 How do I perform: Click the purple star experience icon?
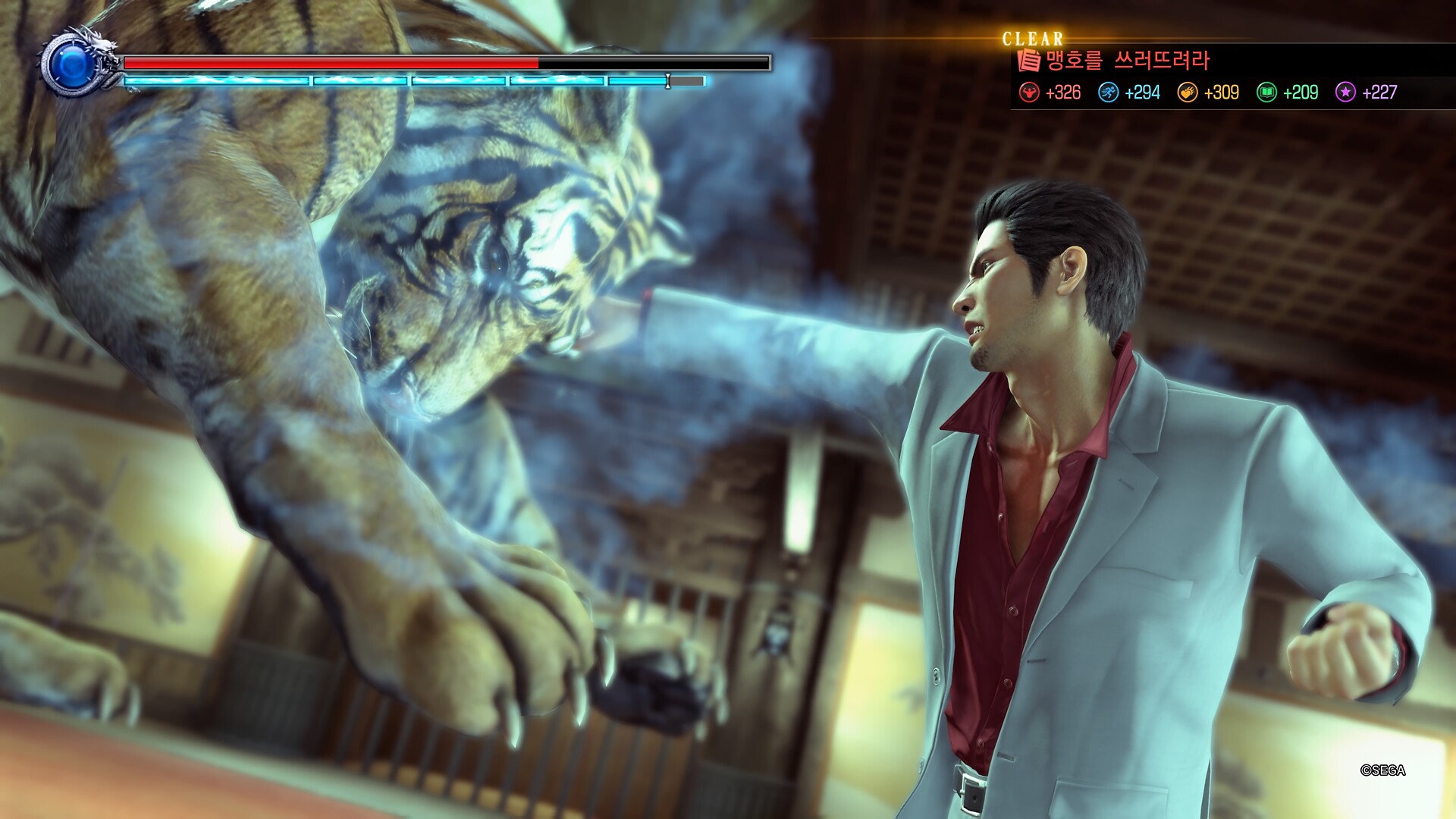[x=1345, y=93]
